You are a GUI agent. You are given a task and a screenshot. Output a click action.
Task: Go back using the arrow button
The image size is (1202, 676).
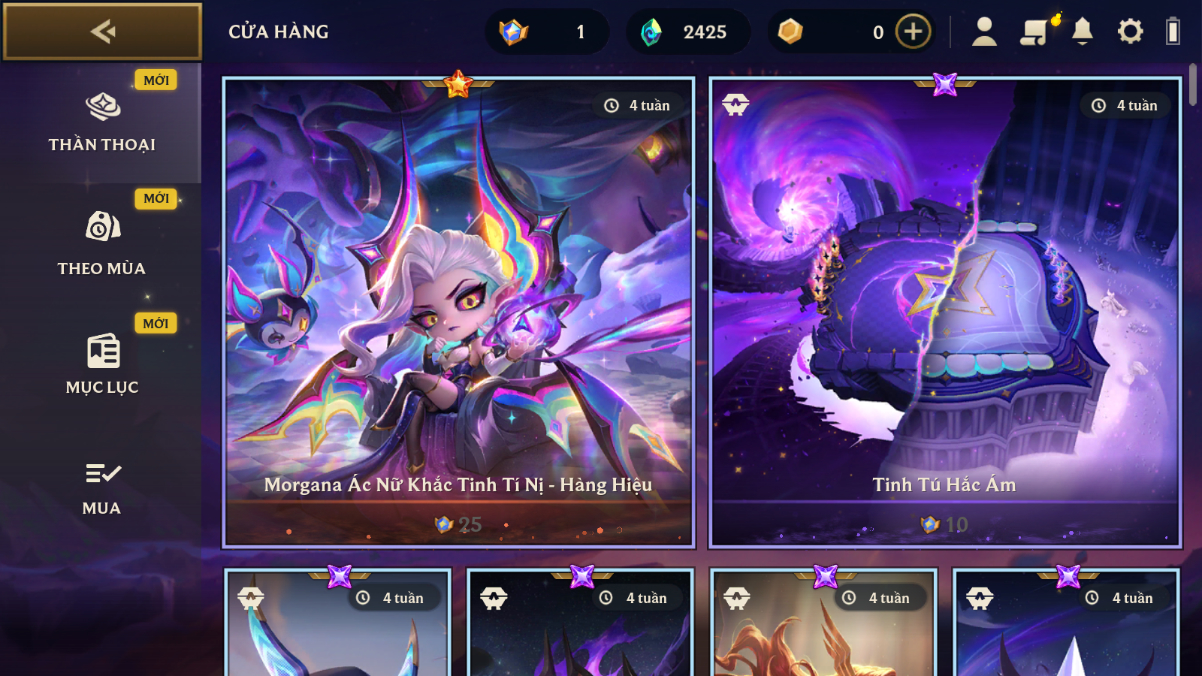coord(102,32)
